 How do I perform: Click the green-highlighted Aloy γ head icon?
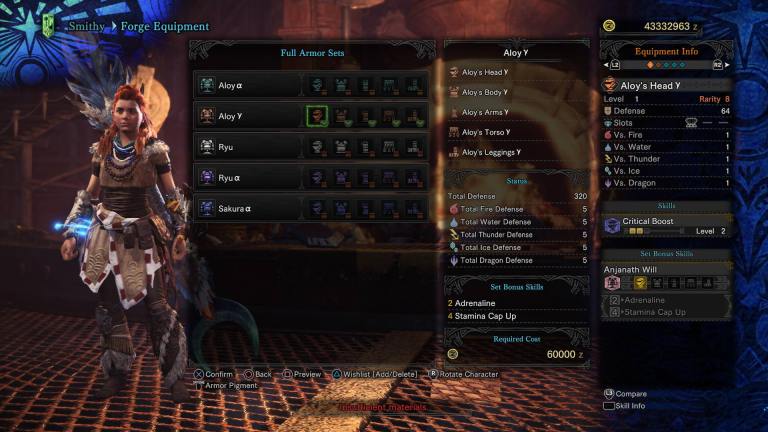pyautogui.click(x=317, y=116)
